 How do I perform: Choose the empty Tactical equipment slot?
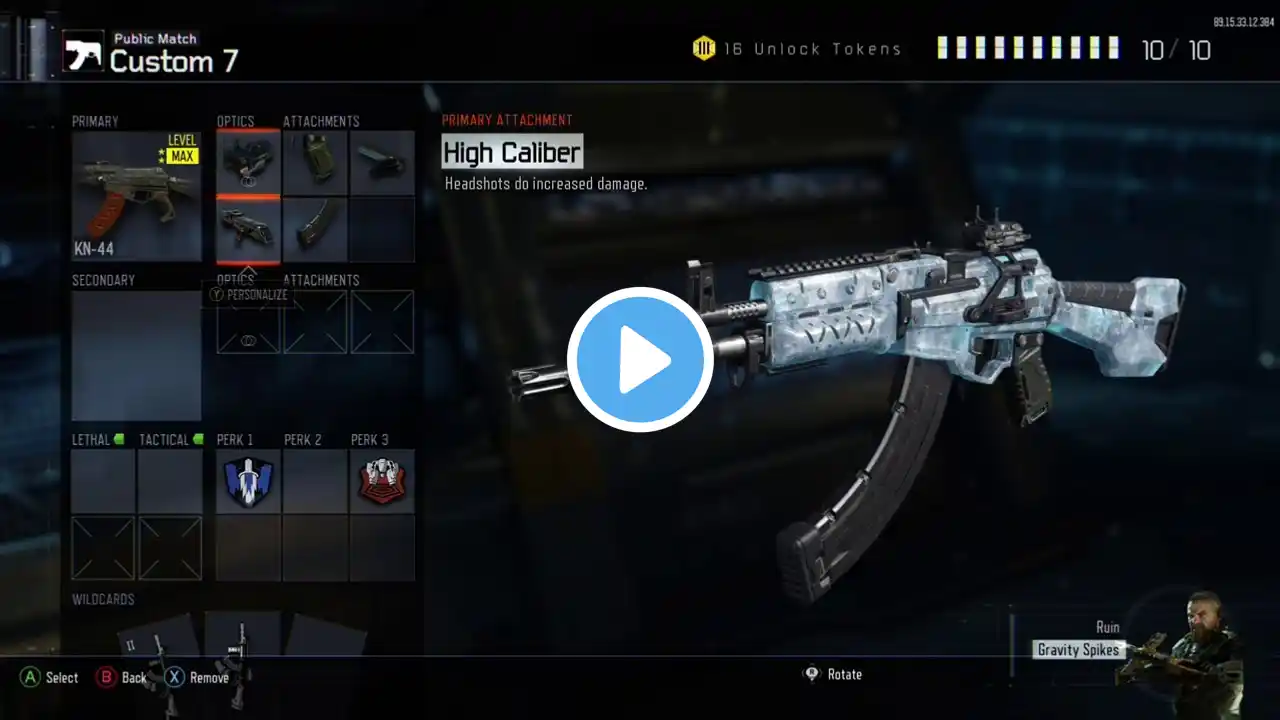point(170,481)
